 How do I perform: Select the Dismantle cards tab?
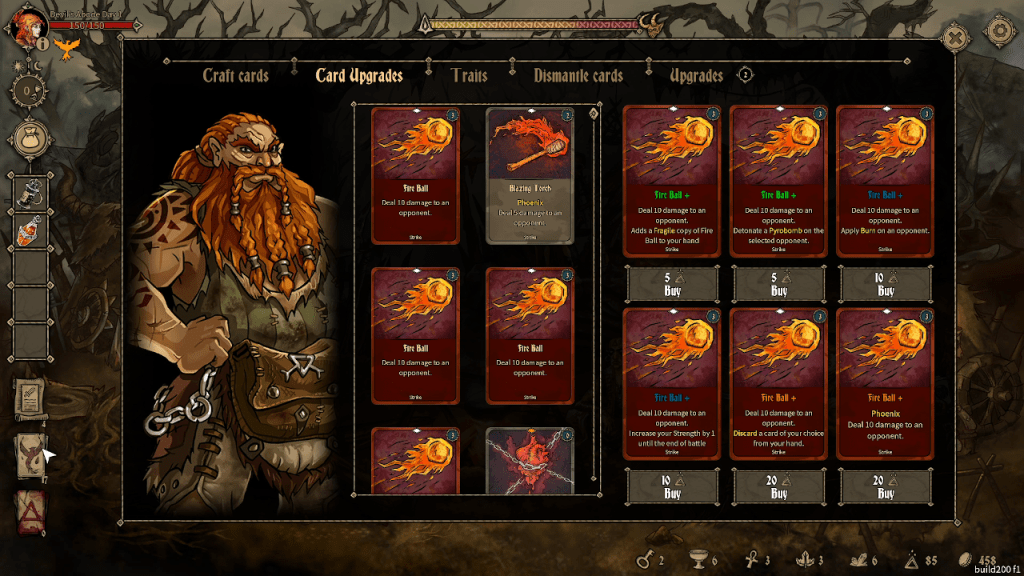578,76
